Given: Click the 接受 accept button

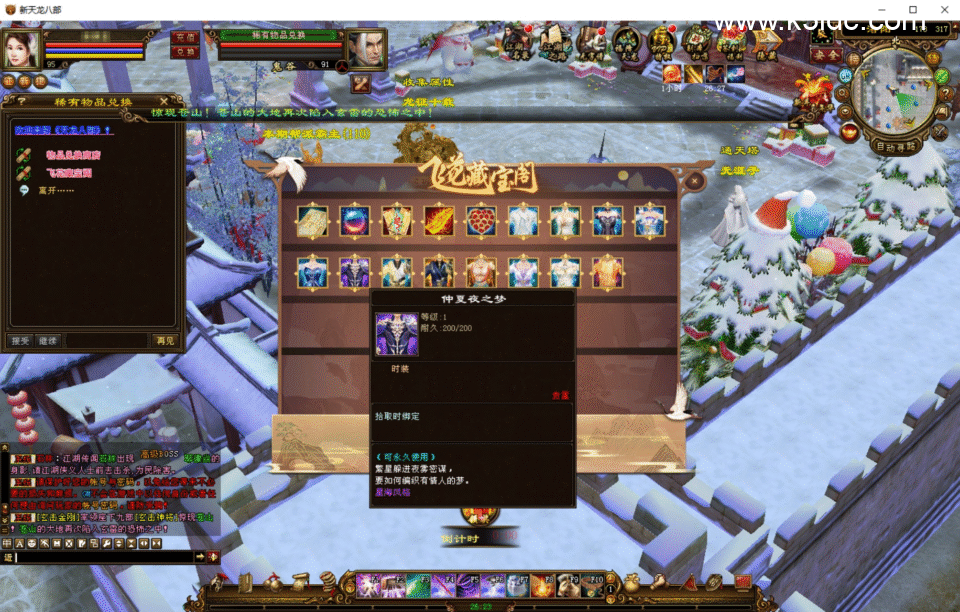Looking at the screenshot, I should tap(21, 341).
